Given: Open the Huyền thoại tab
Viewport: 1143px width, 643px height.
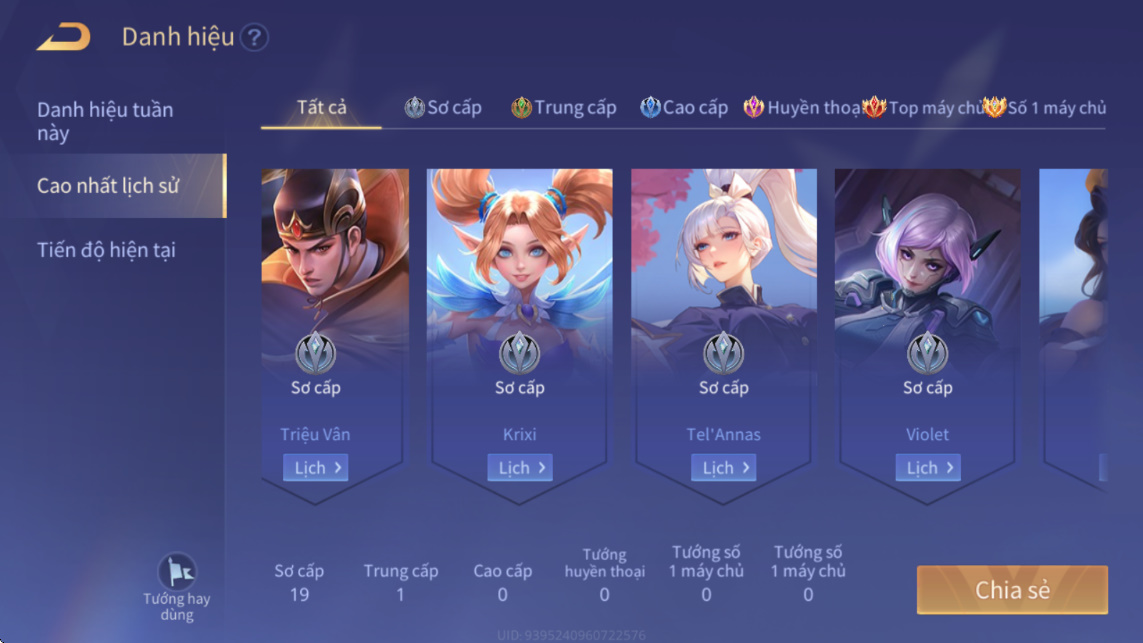Looking at the screenshot, I should coord(802,108).
